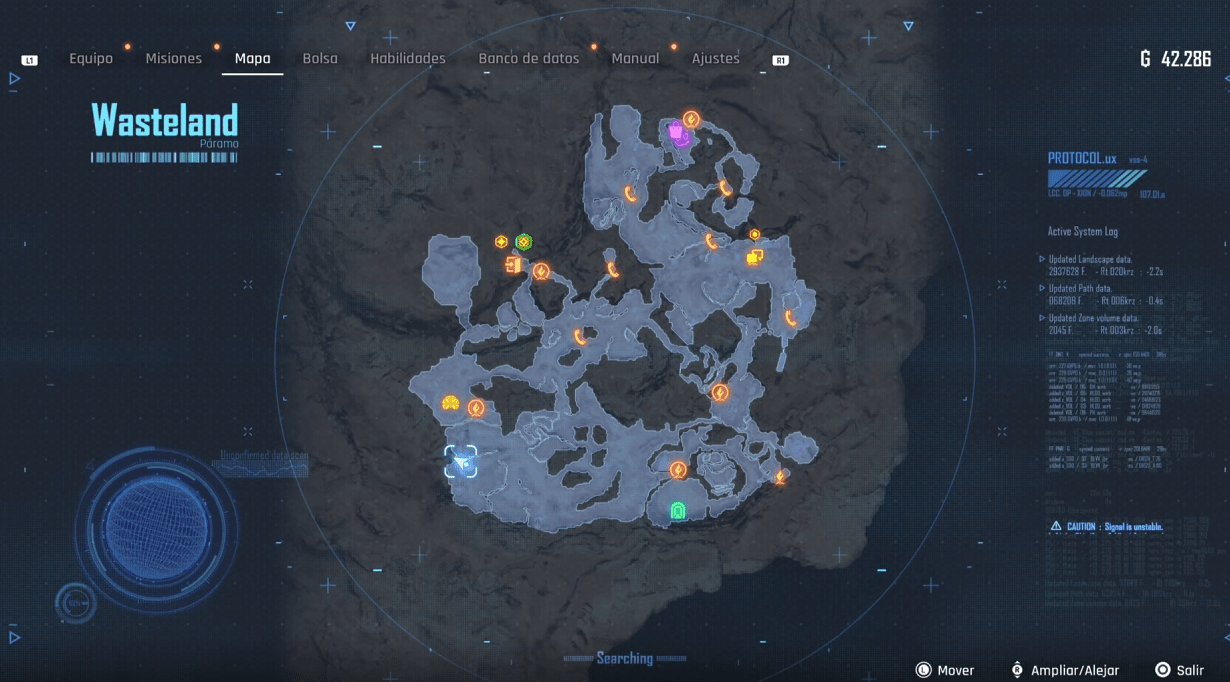
Task: Open the Habilidades tab
Action: coord(408,59)
